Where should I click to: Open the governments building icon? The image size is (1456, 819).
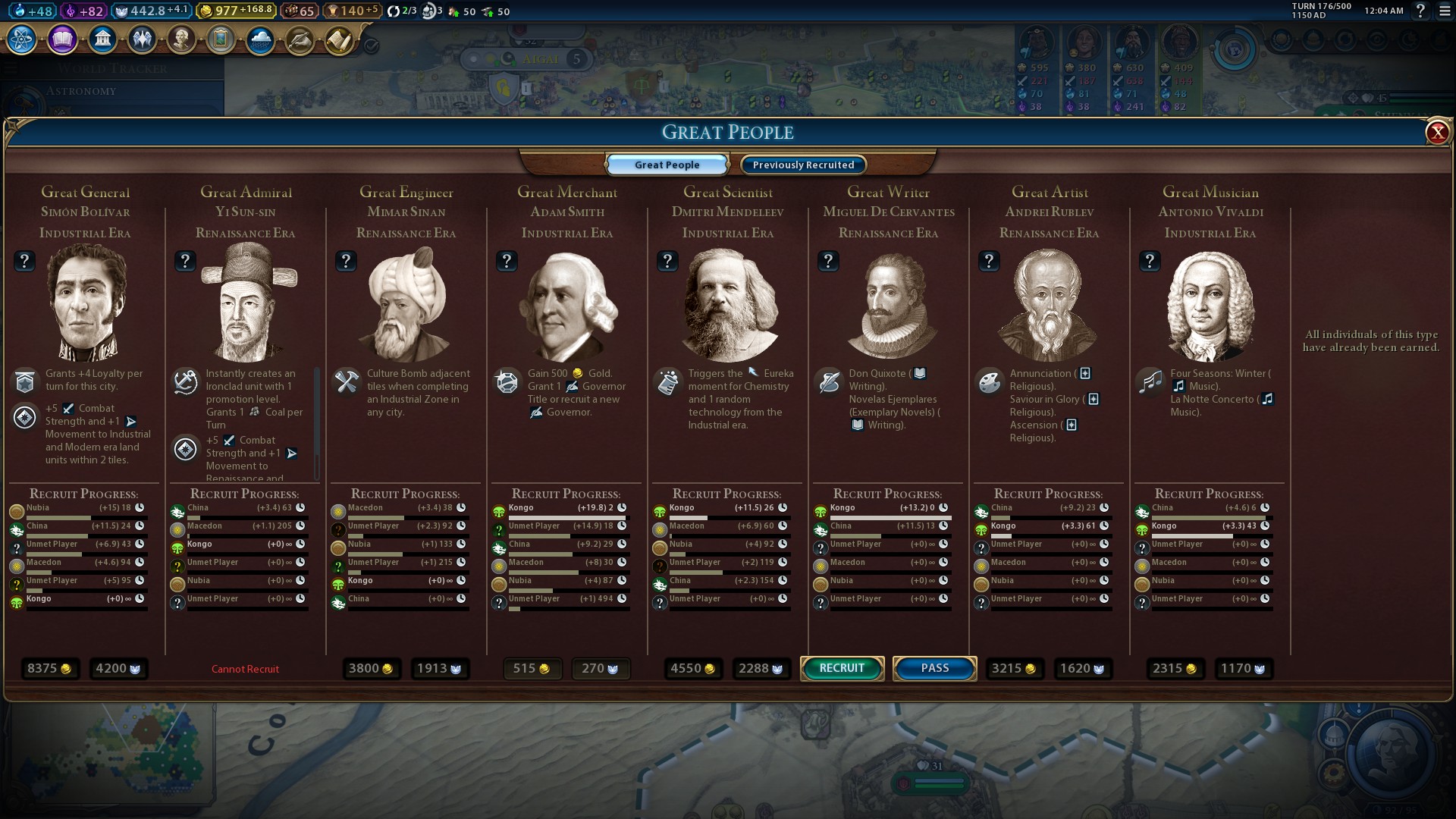tap(102, 39)
